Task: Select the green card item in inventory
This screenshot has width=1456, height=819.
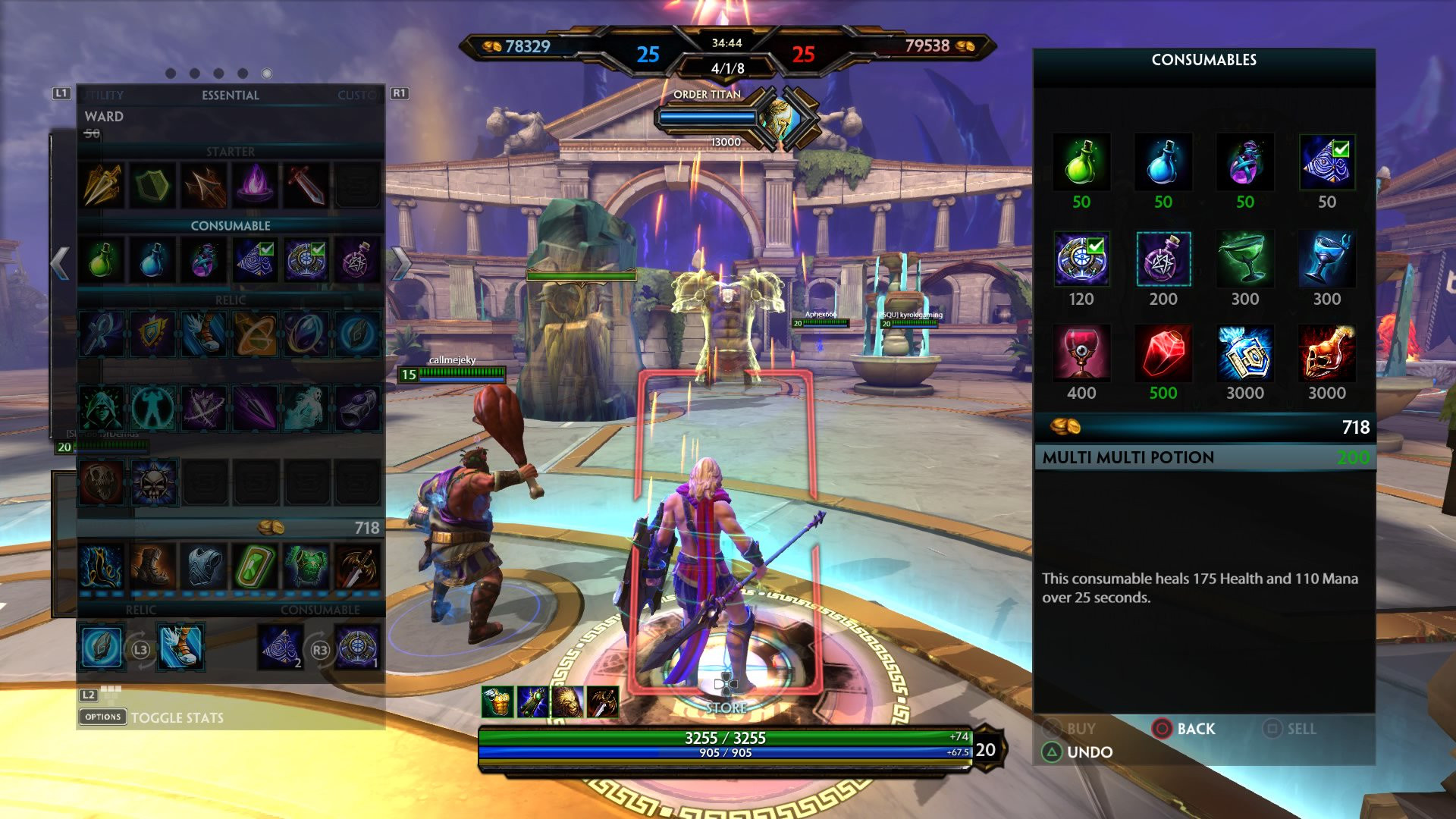Action: tap(255, 566)
